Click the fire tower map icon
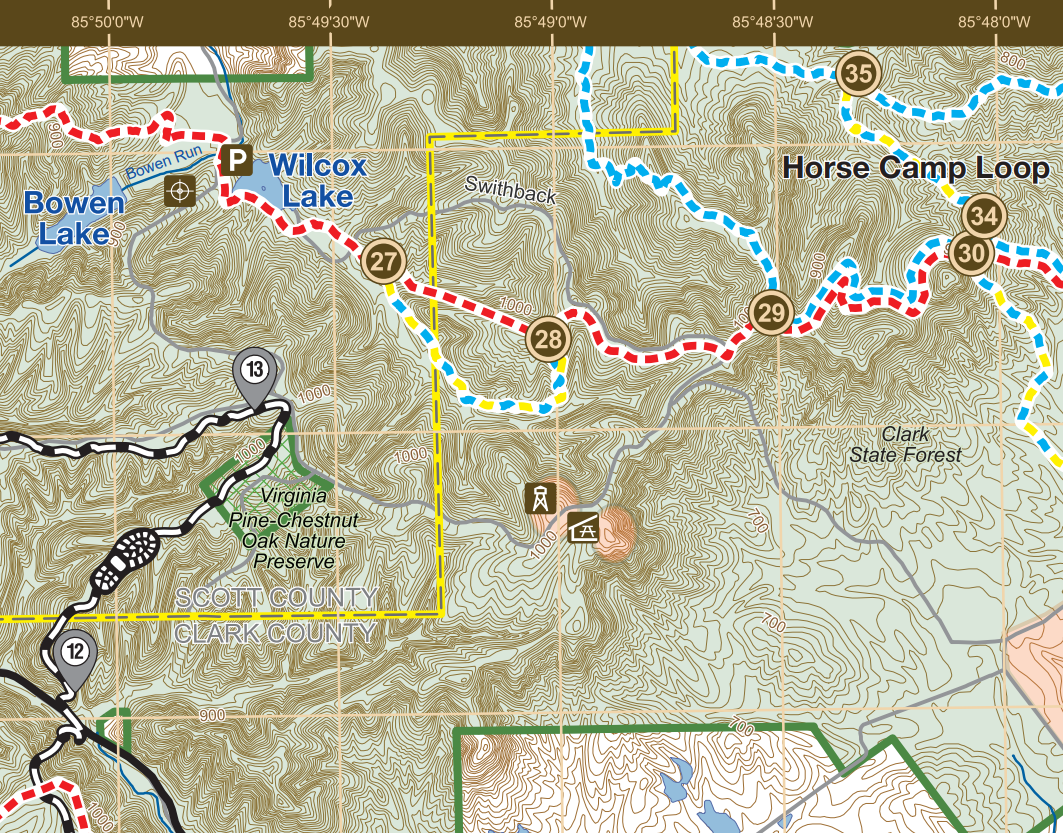 tap(539, 498)
